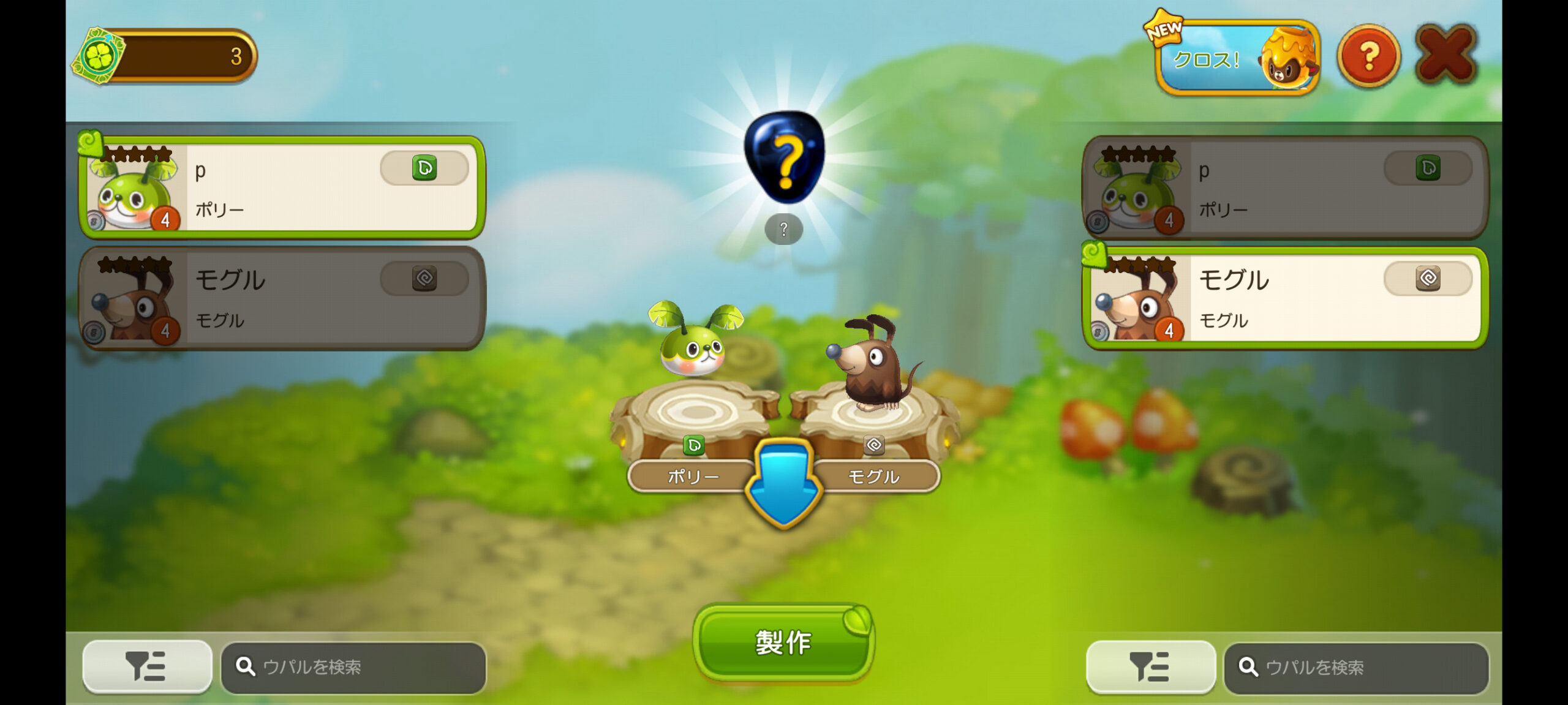The image size is (1568, 705).
Task: Choose モグル in the right list
Action: click(x=1285, y=298)
